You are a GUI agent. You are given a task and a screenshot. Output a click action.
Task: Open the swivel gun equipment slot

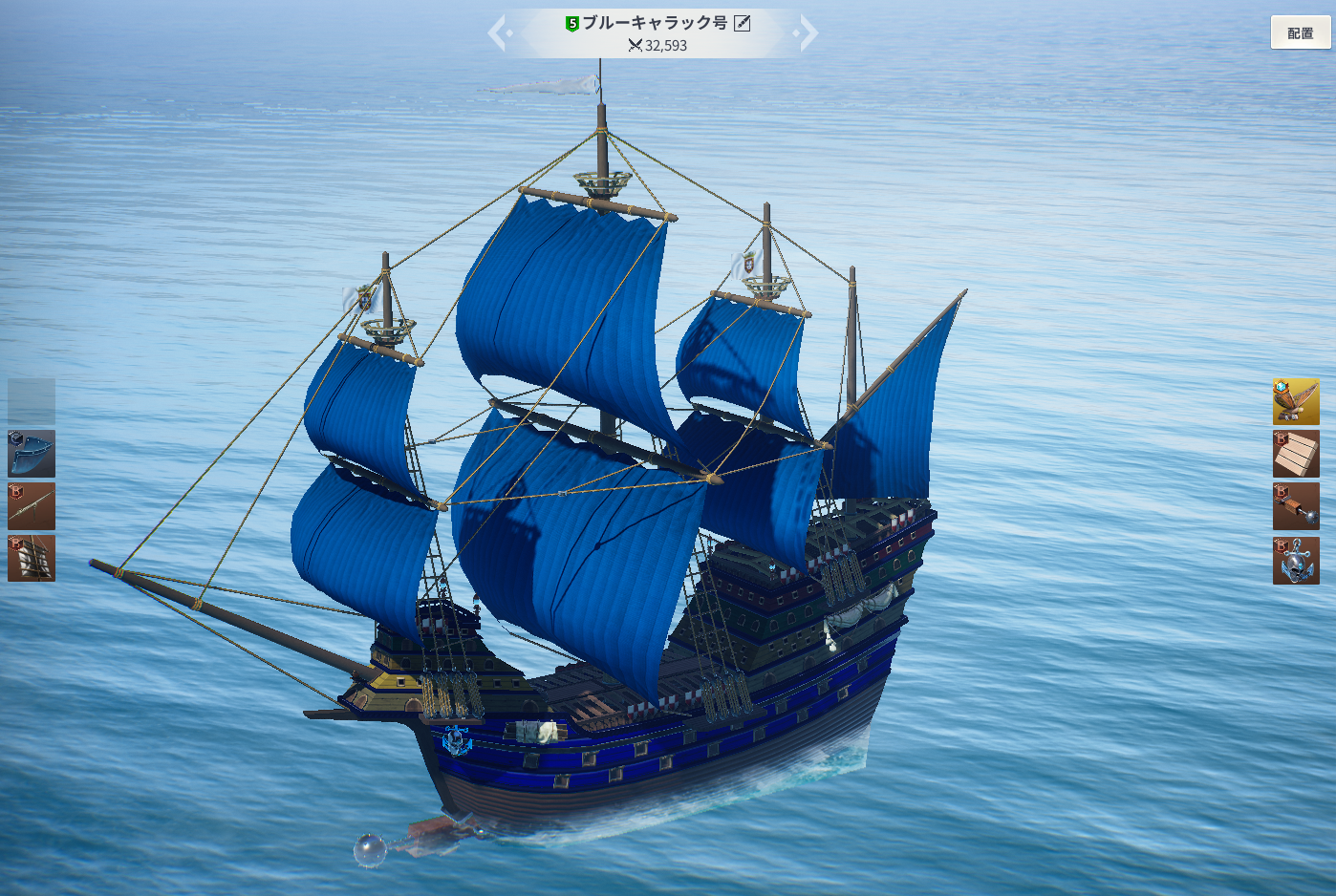pos(32,506)
